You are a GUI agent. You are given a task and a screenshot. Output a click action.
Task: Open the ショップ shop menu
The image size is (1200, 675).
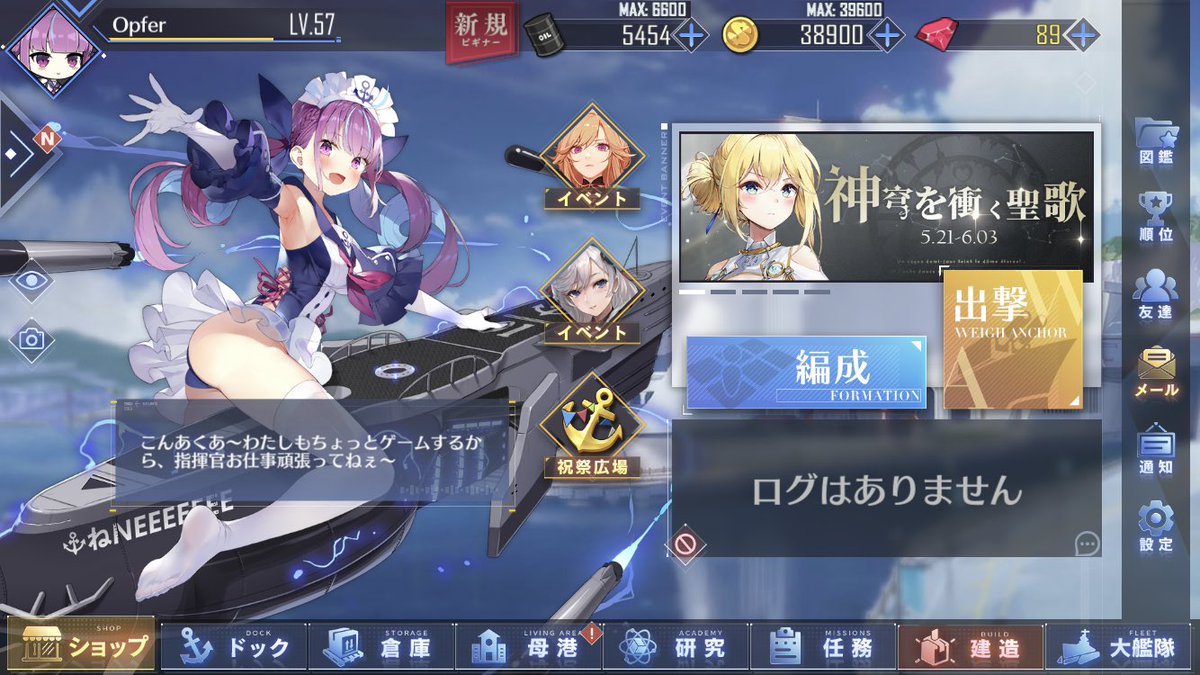tap(82, 646)
